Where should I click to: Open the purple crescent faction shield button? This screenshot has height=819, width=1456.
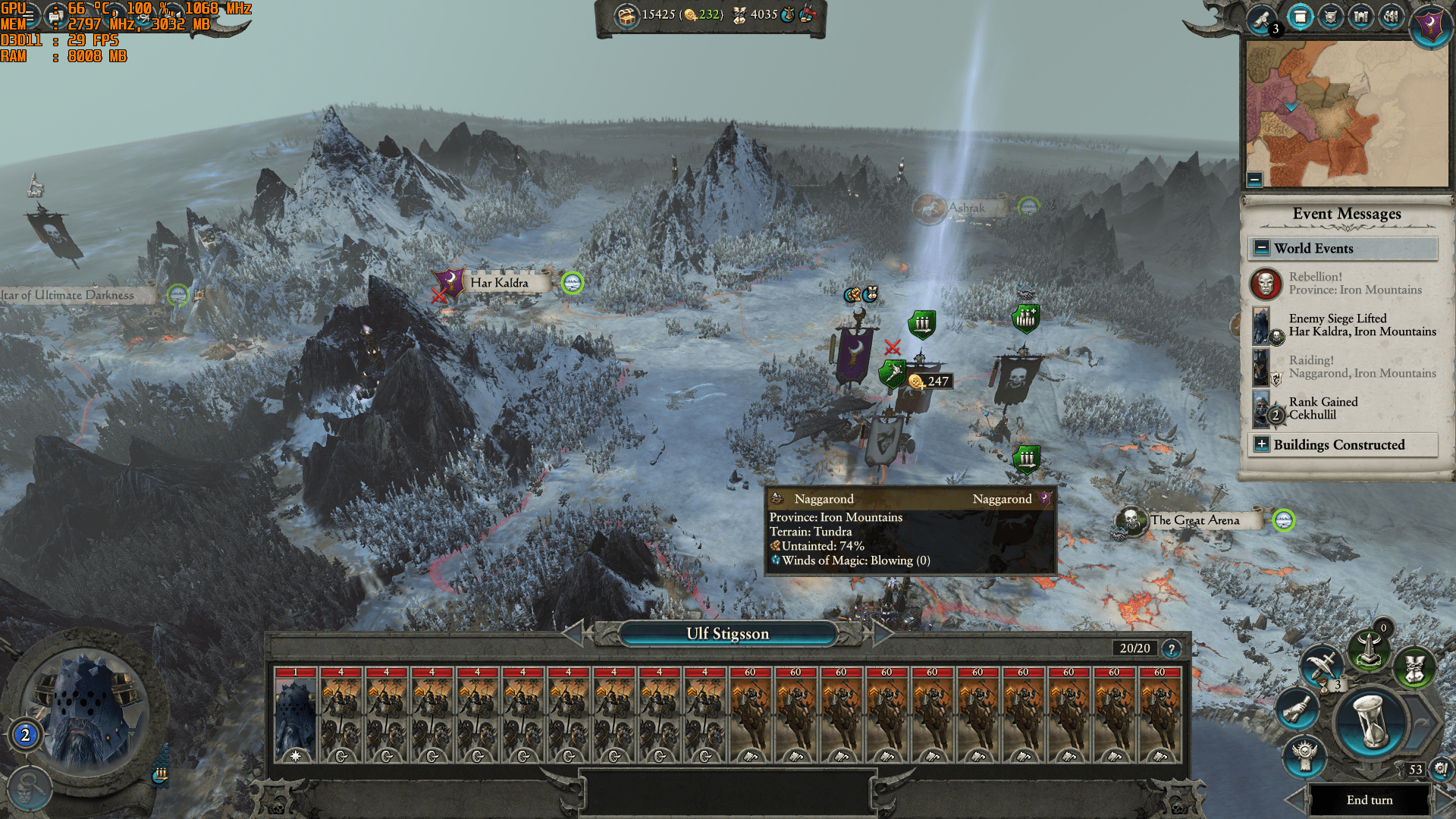1430,25
